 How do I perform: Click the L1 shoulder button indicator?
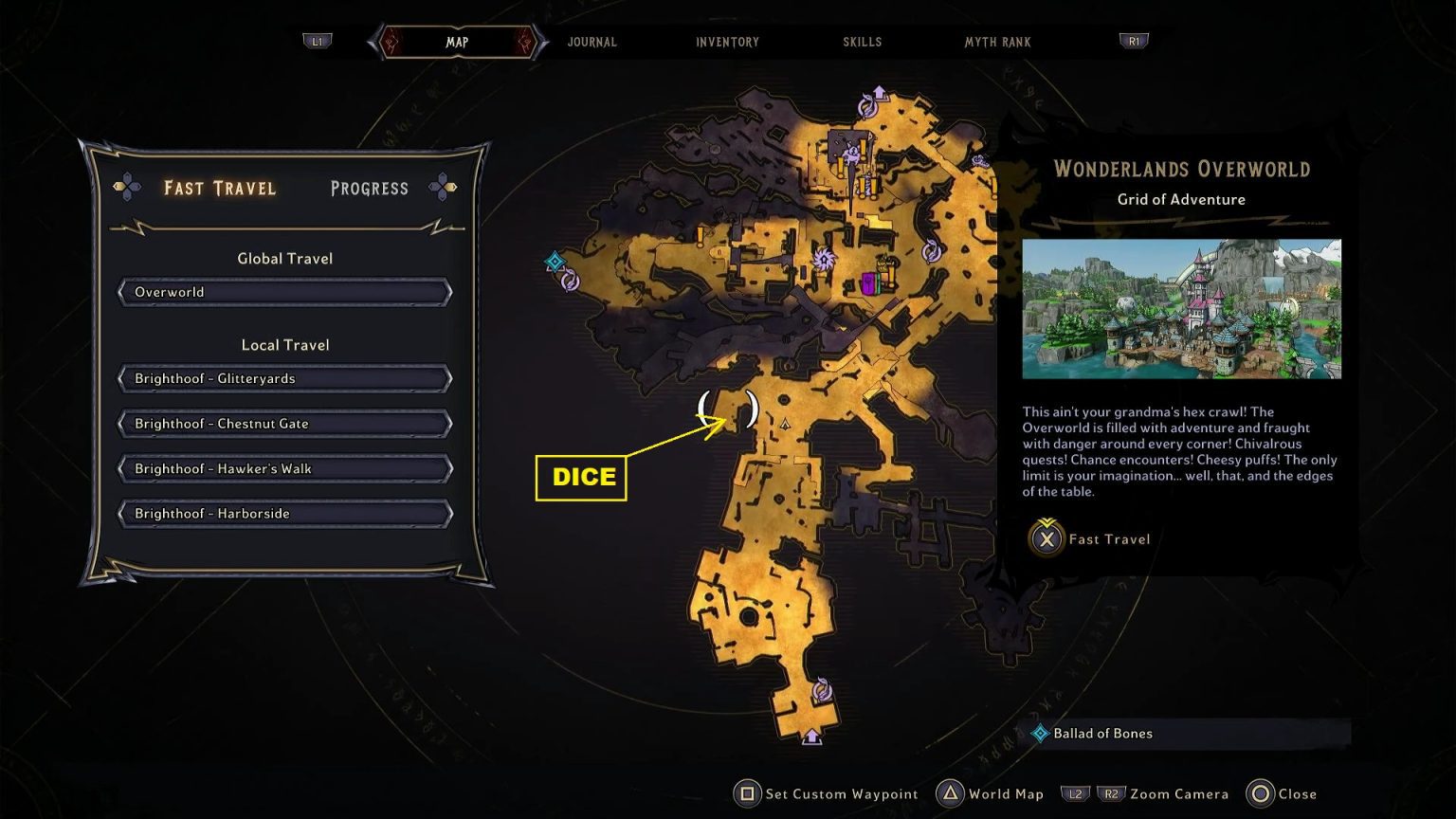click(318, 41)
